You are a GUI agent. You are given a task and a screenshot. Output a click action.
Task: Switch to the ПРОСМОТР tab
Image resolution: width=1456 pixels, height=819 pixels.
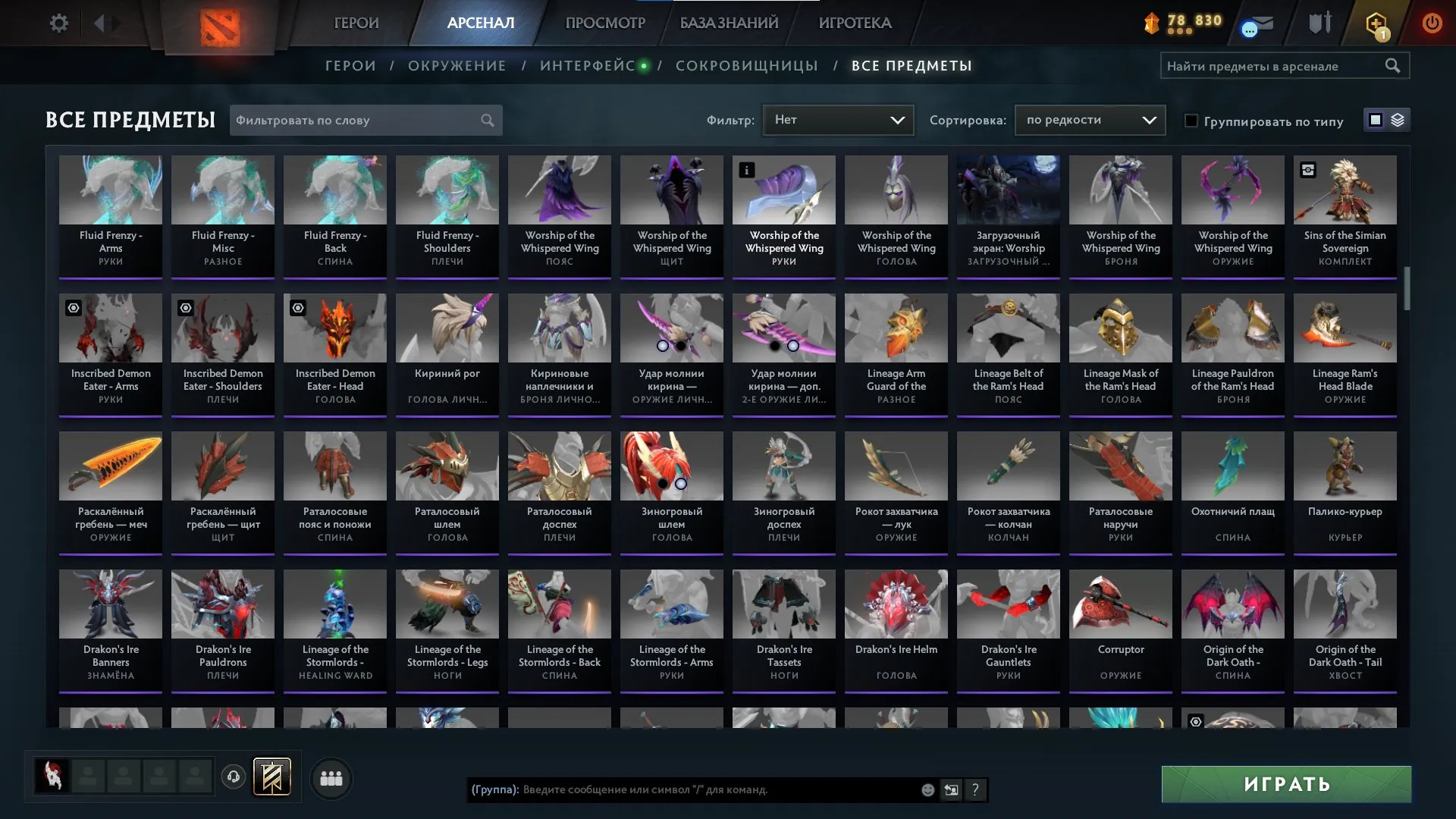(x=604, y=23)
